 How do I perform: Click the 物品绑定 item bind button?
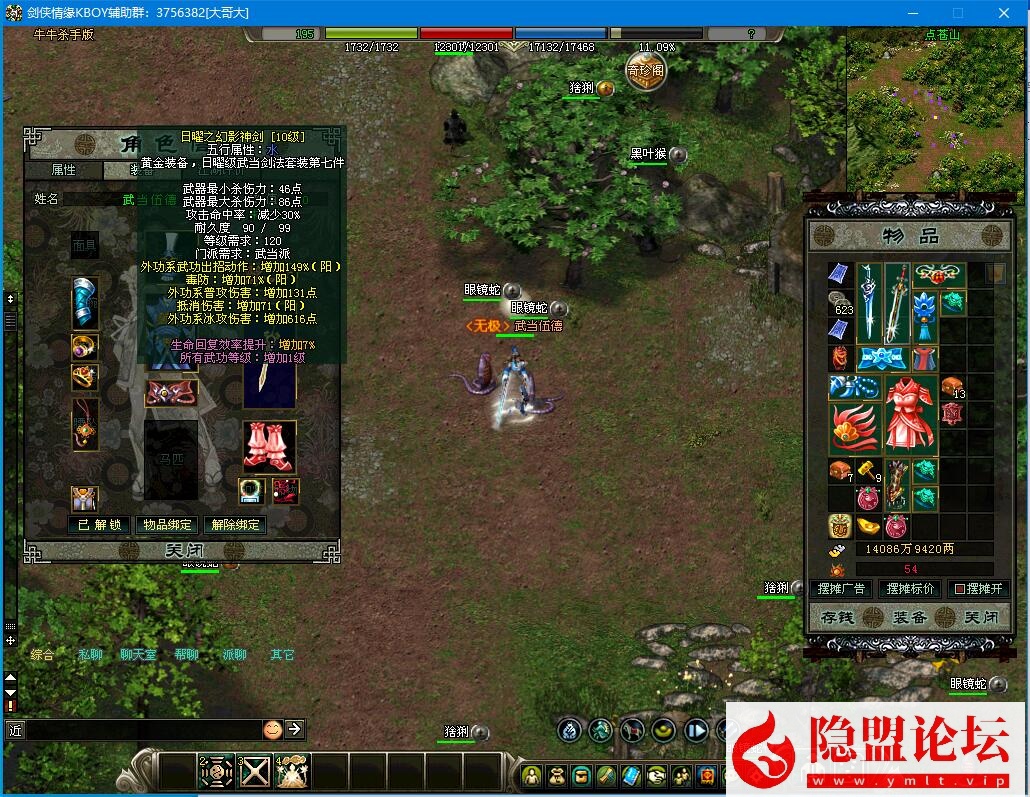(167, 525)
